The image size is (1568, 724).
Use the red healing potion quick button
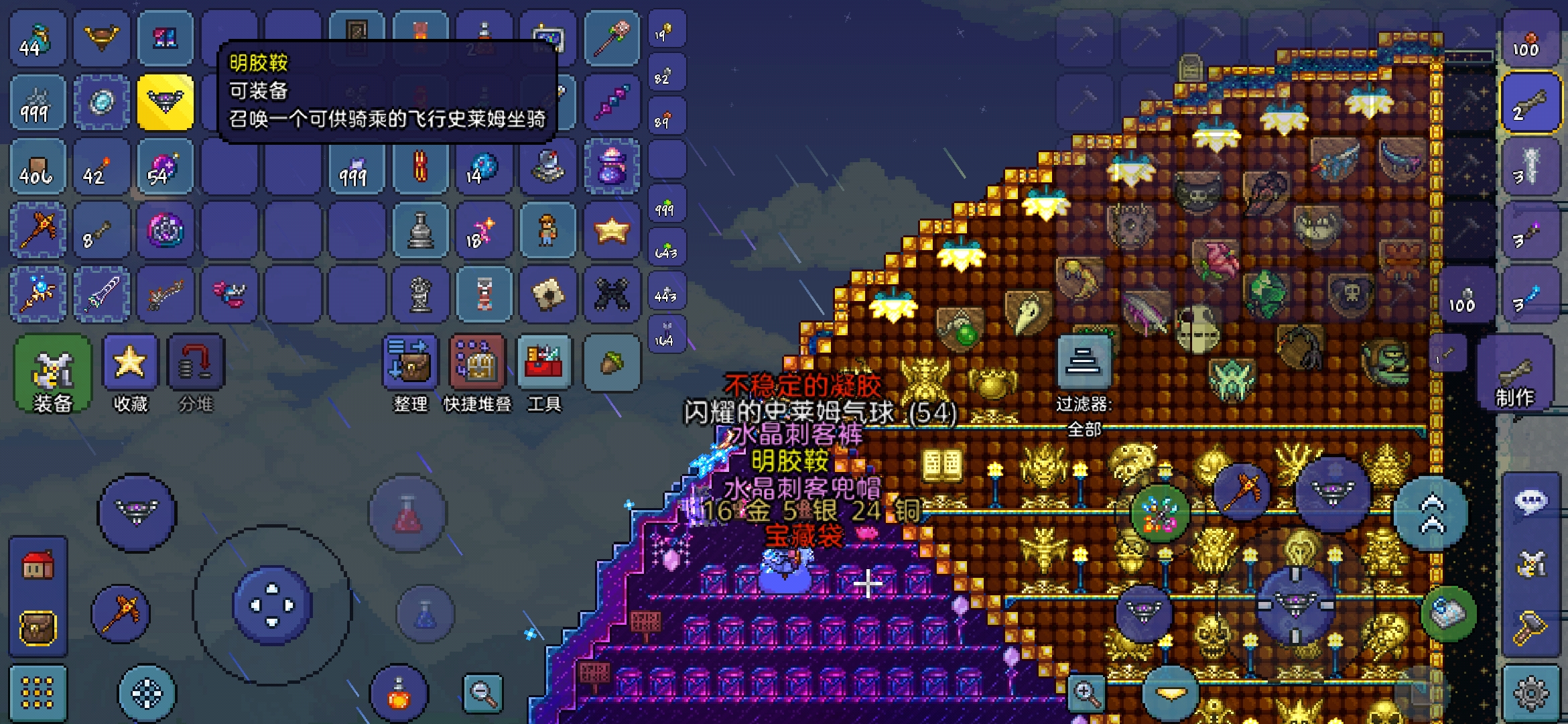click(x=407, y=514)
